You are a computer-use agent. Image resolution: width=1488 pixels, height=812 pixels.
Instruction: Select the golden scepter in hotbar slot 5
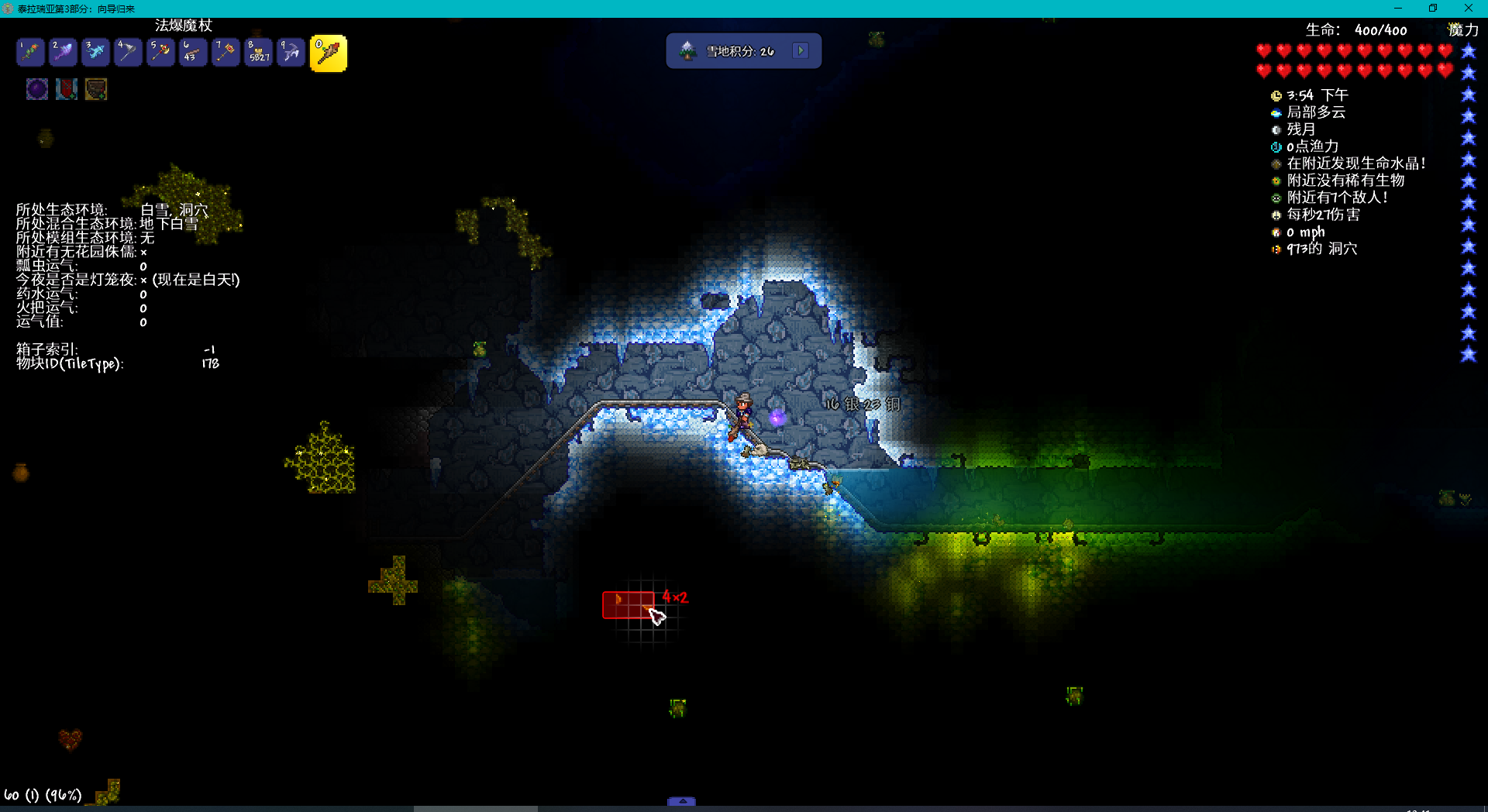(160, 52)
